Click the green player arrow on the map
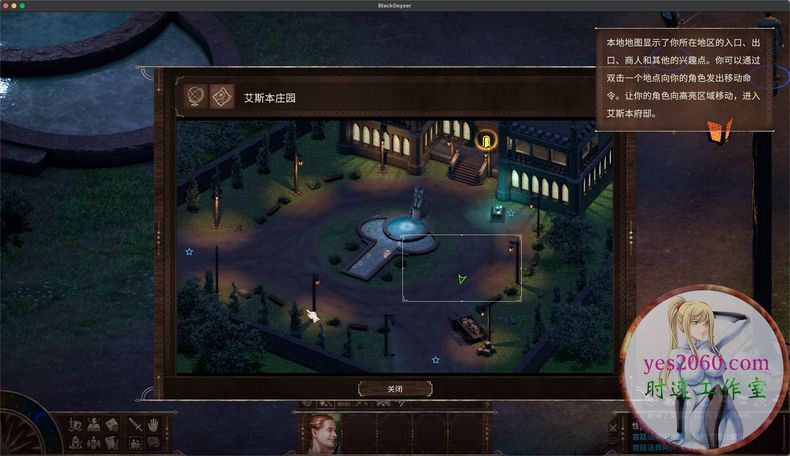This screenshot has height=456, width=790. click(x=461, y=279)
